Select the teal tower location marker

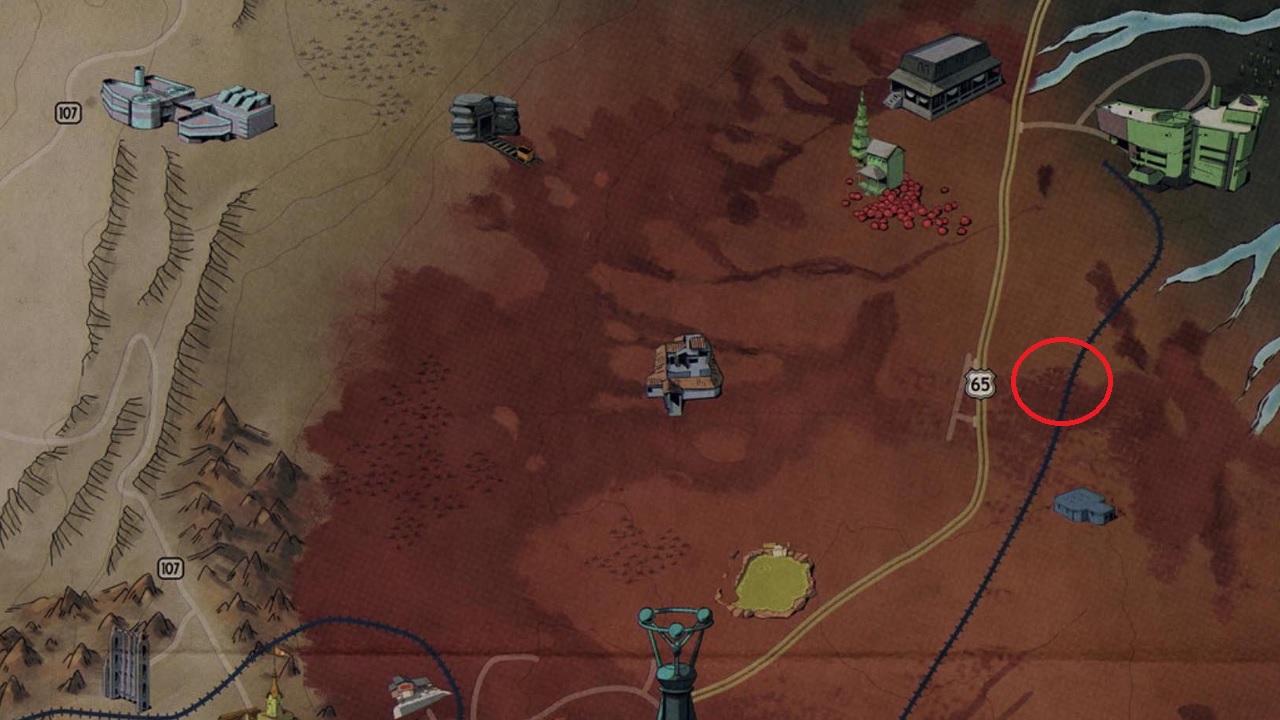click(x=676, y=660)
